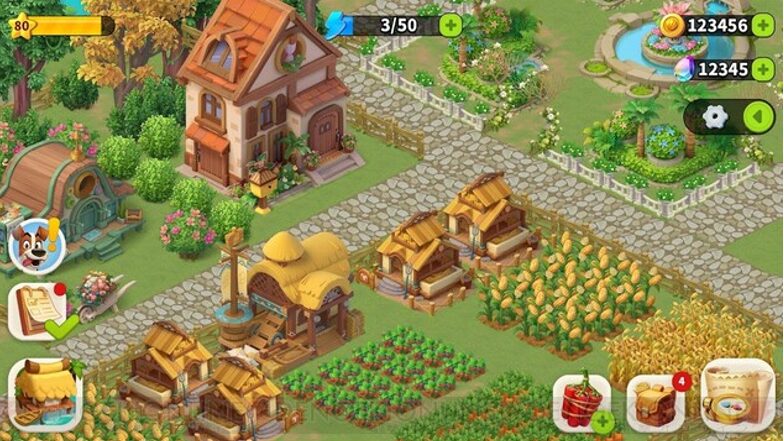The width and height of the screenshot is (784, 441).
Task: Open settings via the gear icon
Action: pos(715,117)
